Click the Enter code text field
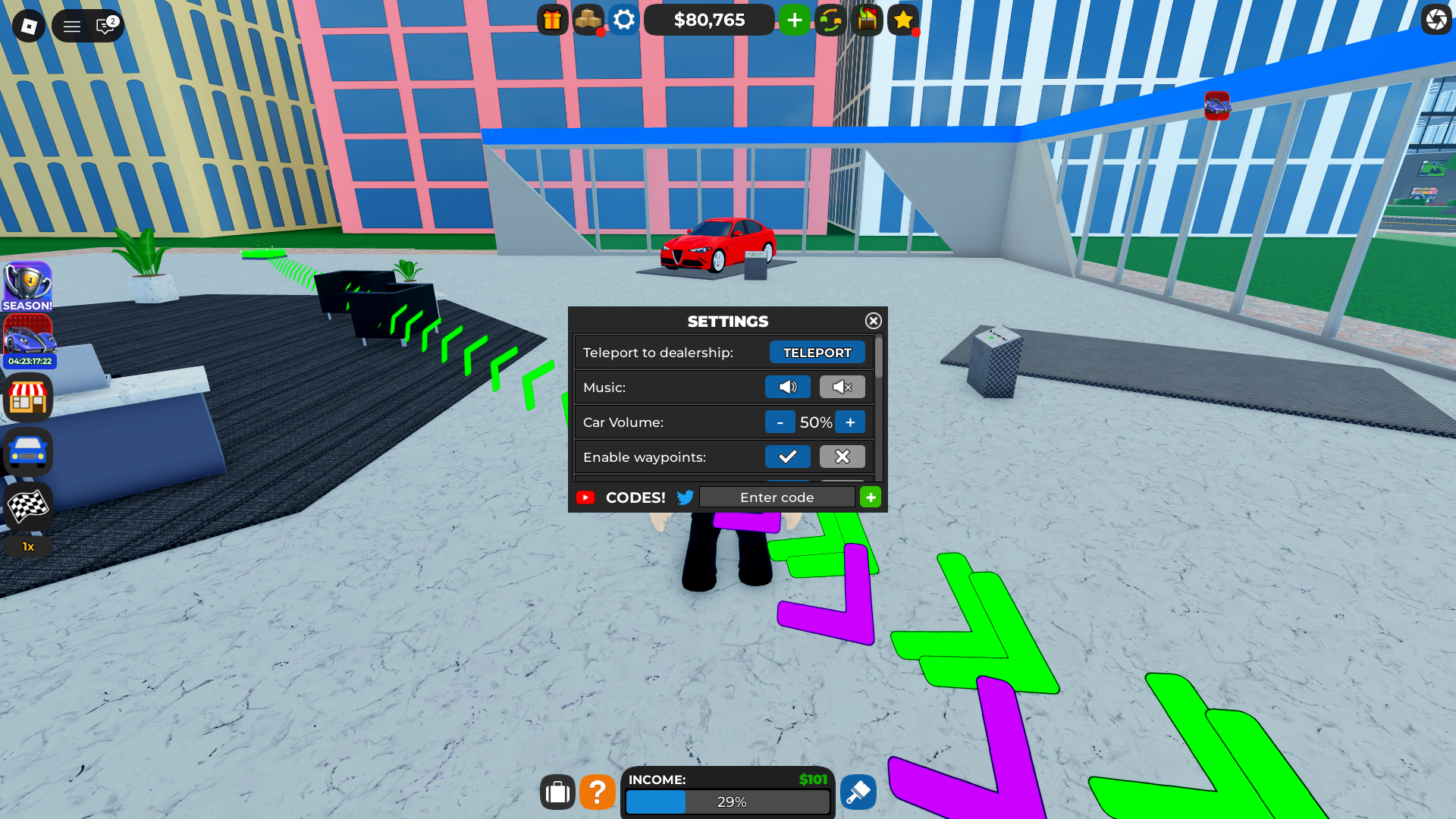1456x819 pixels. [x=776, y=497]
